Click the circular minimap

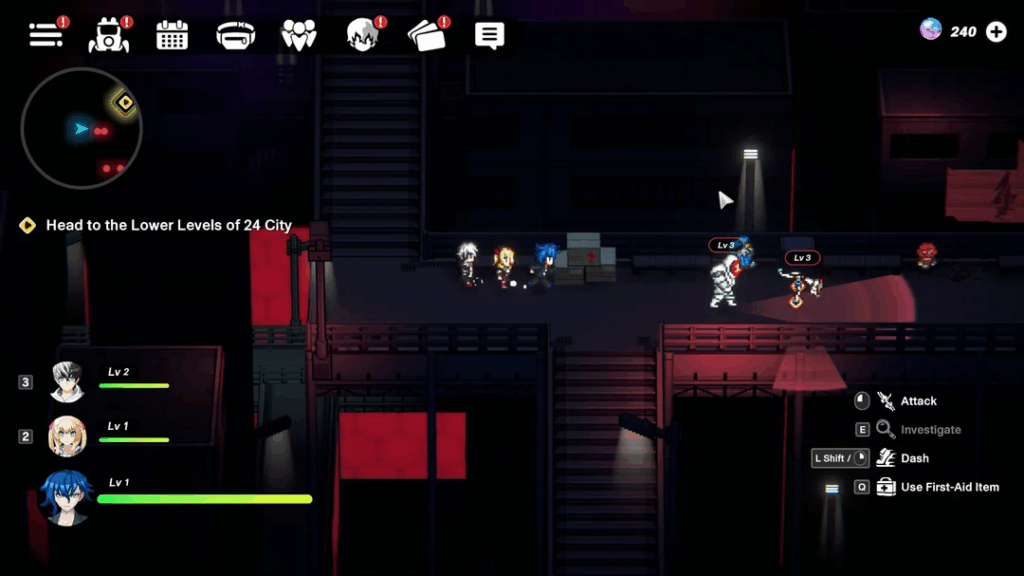82,128
